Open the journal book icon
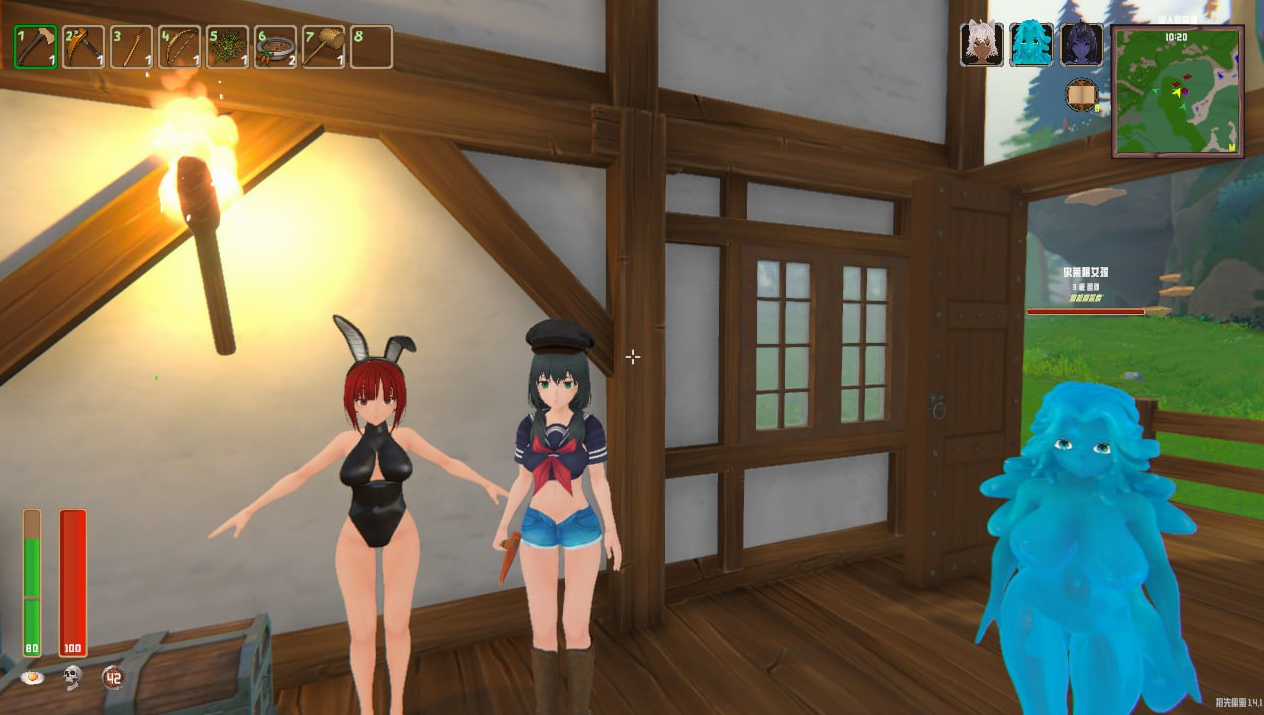 1081,96
